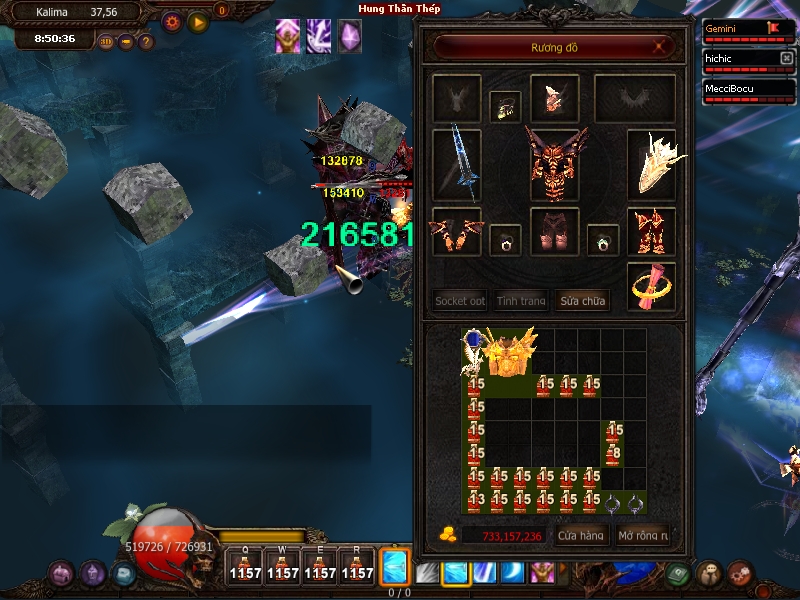Open the Cửa hàng shop
The height and width of the screenshot is (600, 800).
[580, 536]
